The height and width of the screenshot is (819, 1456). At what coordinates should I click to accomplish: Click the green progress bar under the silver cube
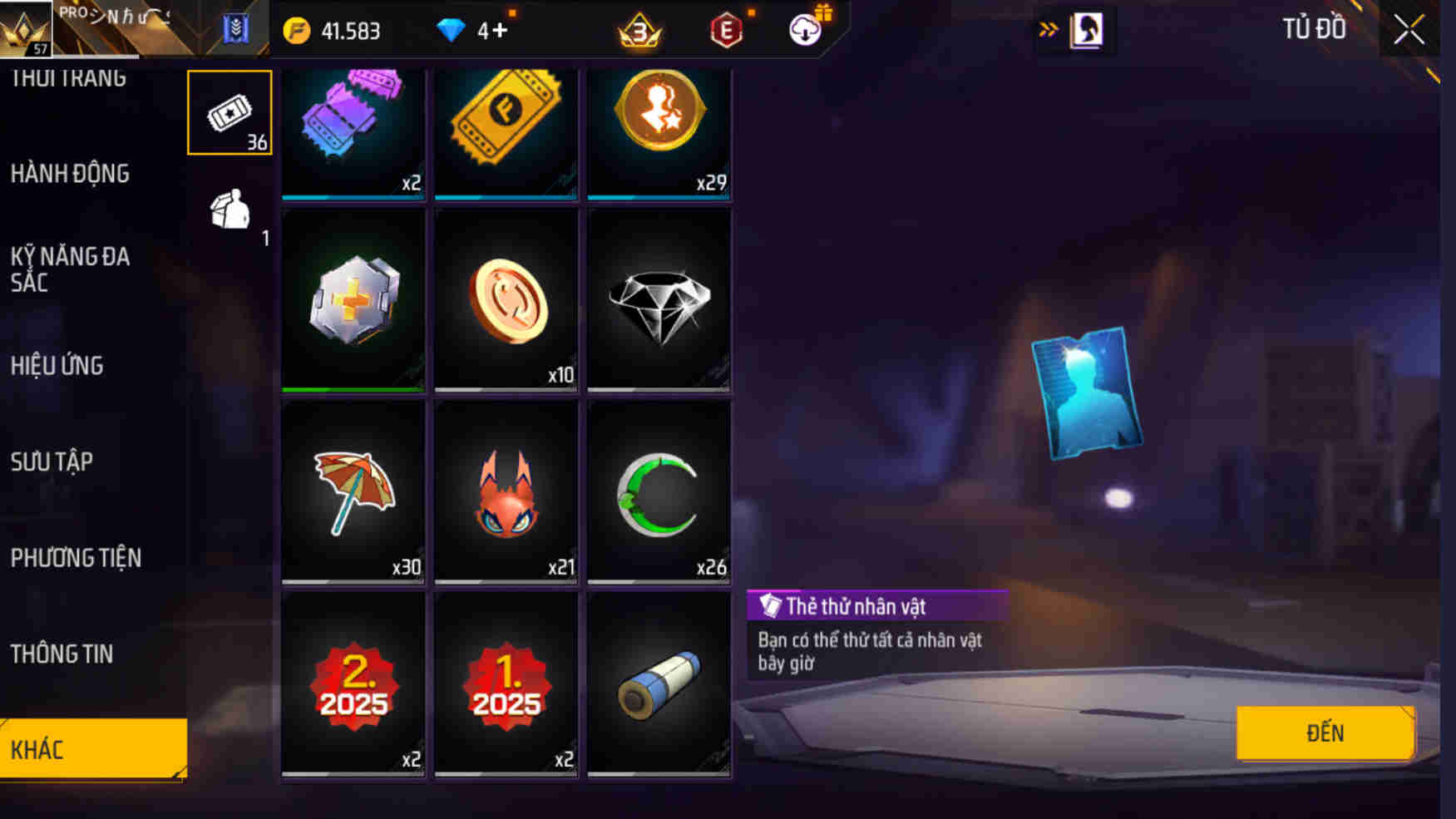(x=353, y=387)
